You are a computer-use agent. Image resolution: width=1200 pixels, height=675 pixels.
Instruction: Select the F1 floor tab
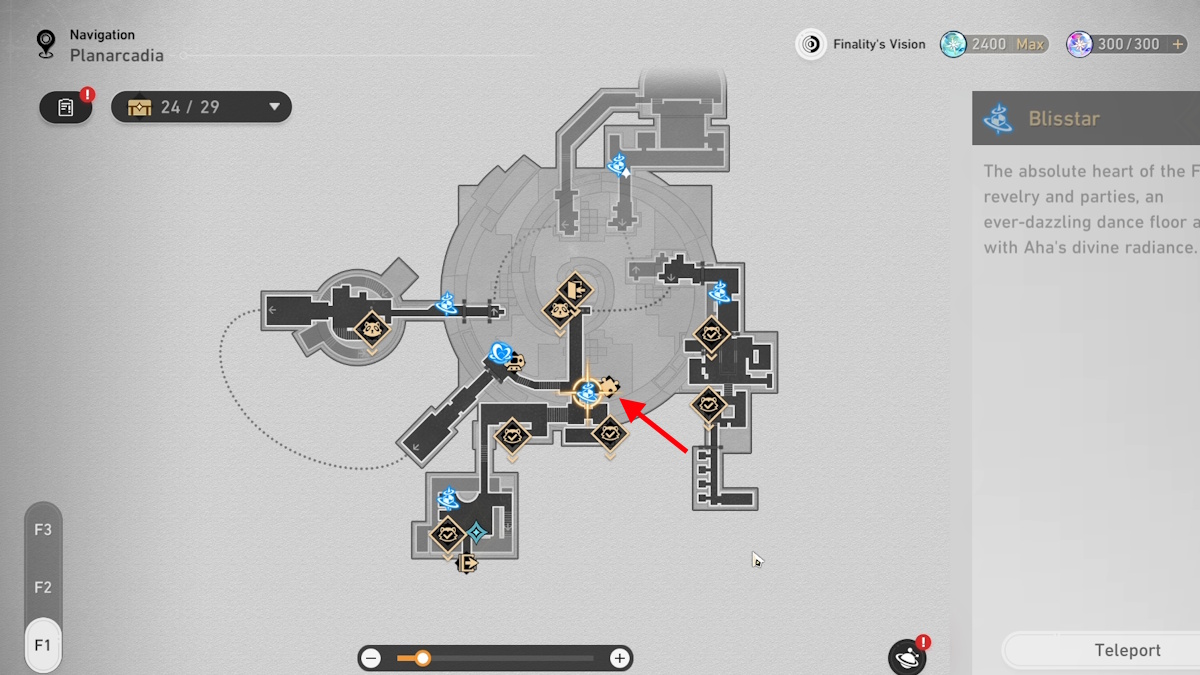point(43,645)
